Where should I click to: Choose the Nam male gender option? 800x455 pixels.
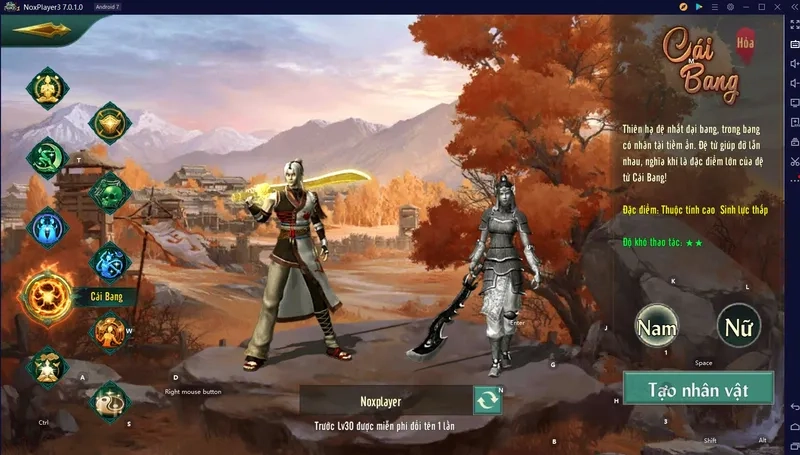point(657,325)
